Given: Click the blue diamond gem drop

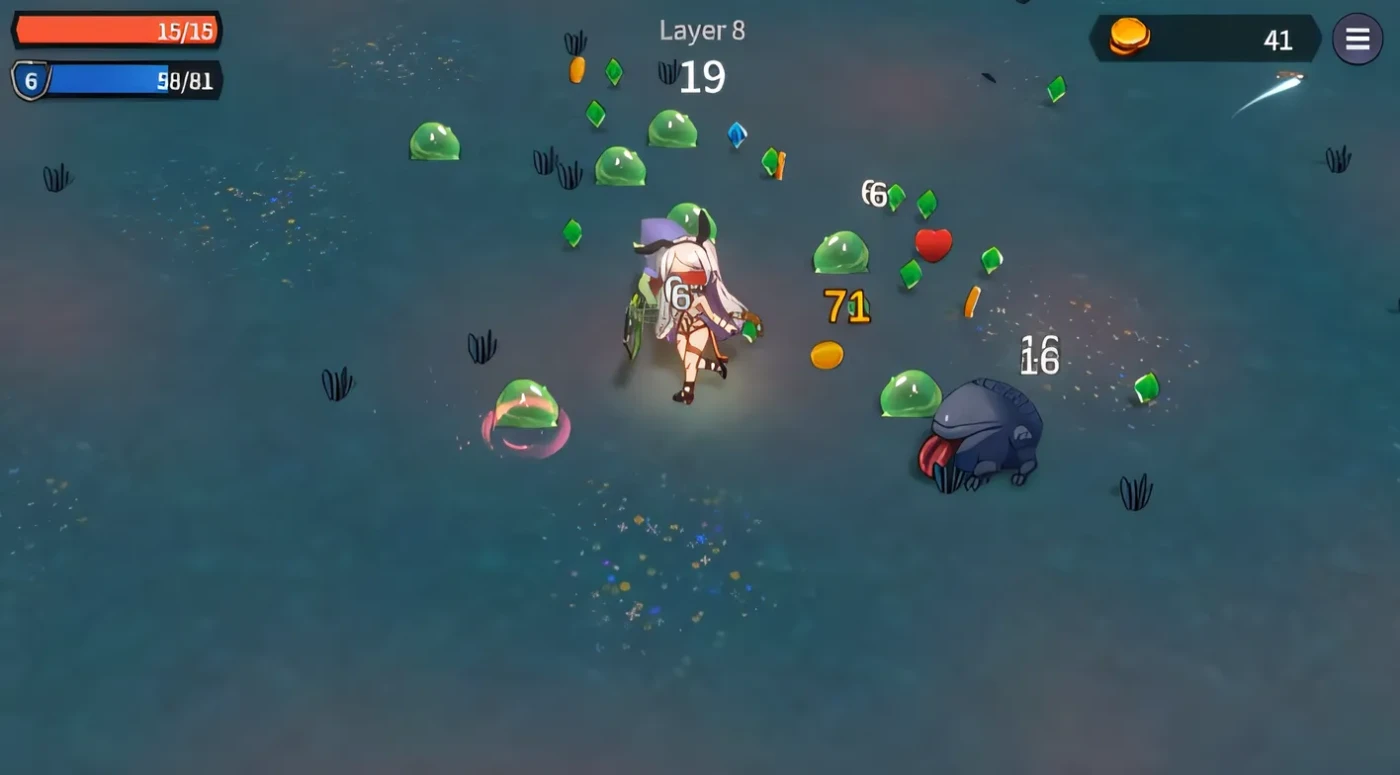Looking at the screenshot, I should coord(735,134).
